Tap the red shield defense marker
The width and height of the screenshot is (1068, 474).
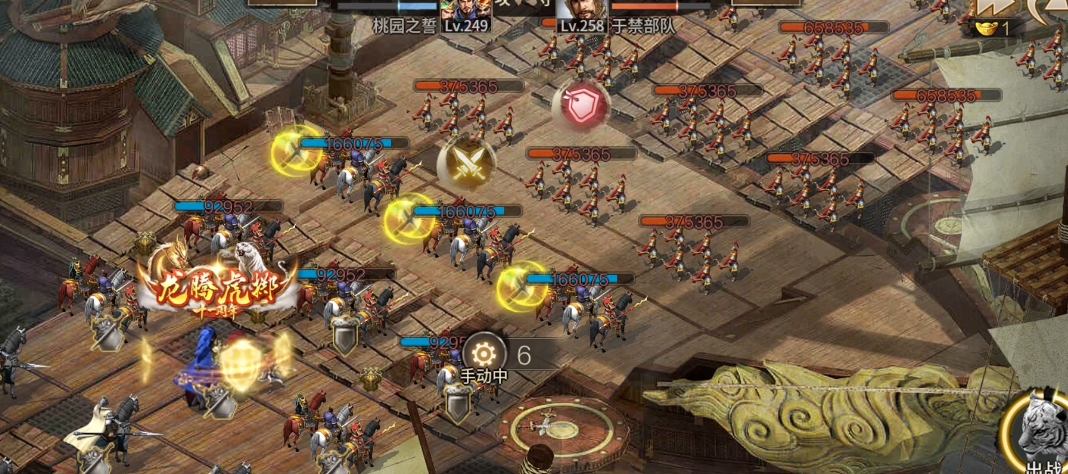(581, 106)
